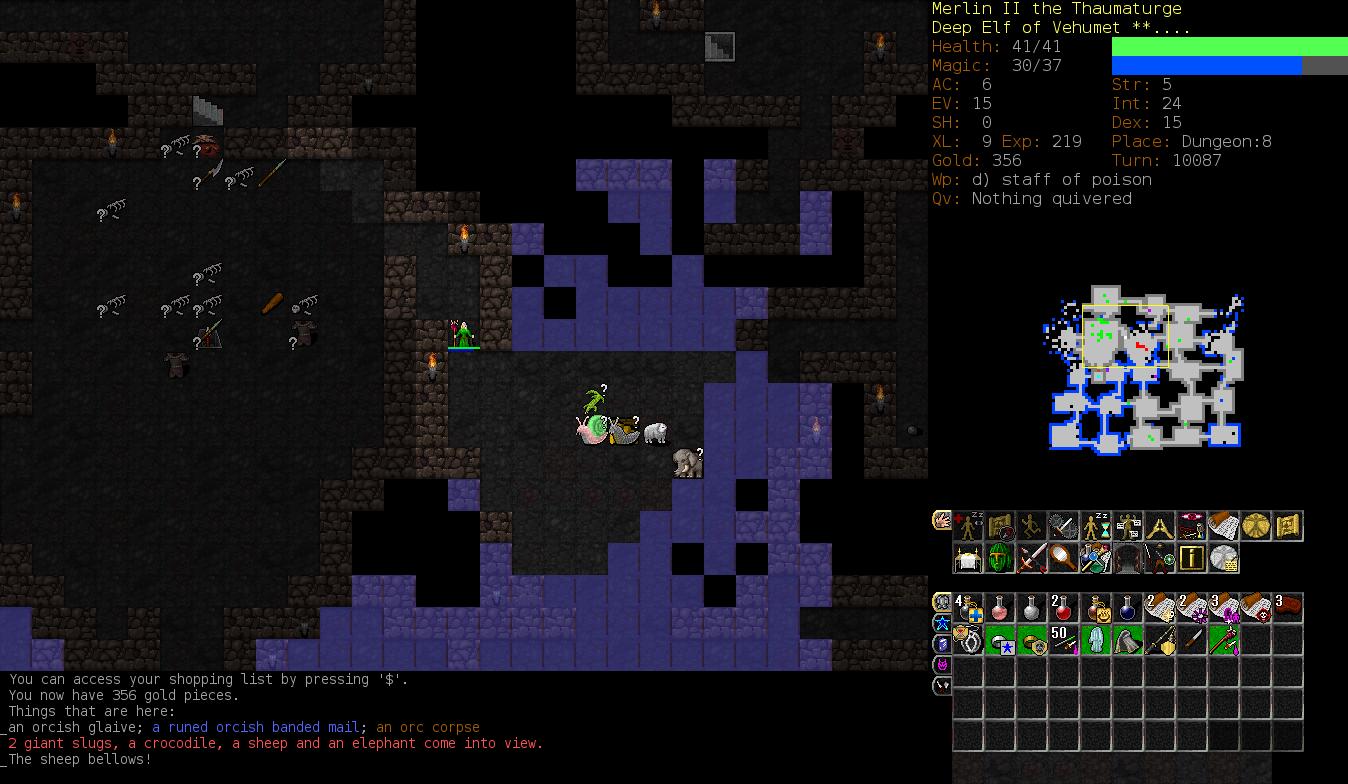Click the running figure auto-explore icon
The width and height of the screenshot is (1348, 784).
[x=1032, y=526]
